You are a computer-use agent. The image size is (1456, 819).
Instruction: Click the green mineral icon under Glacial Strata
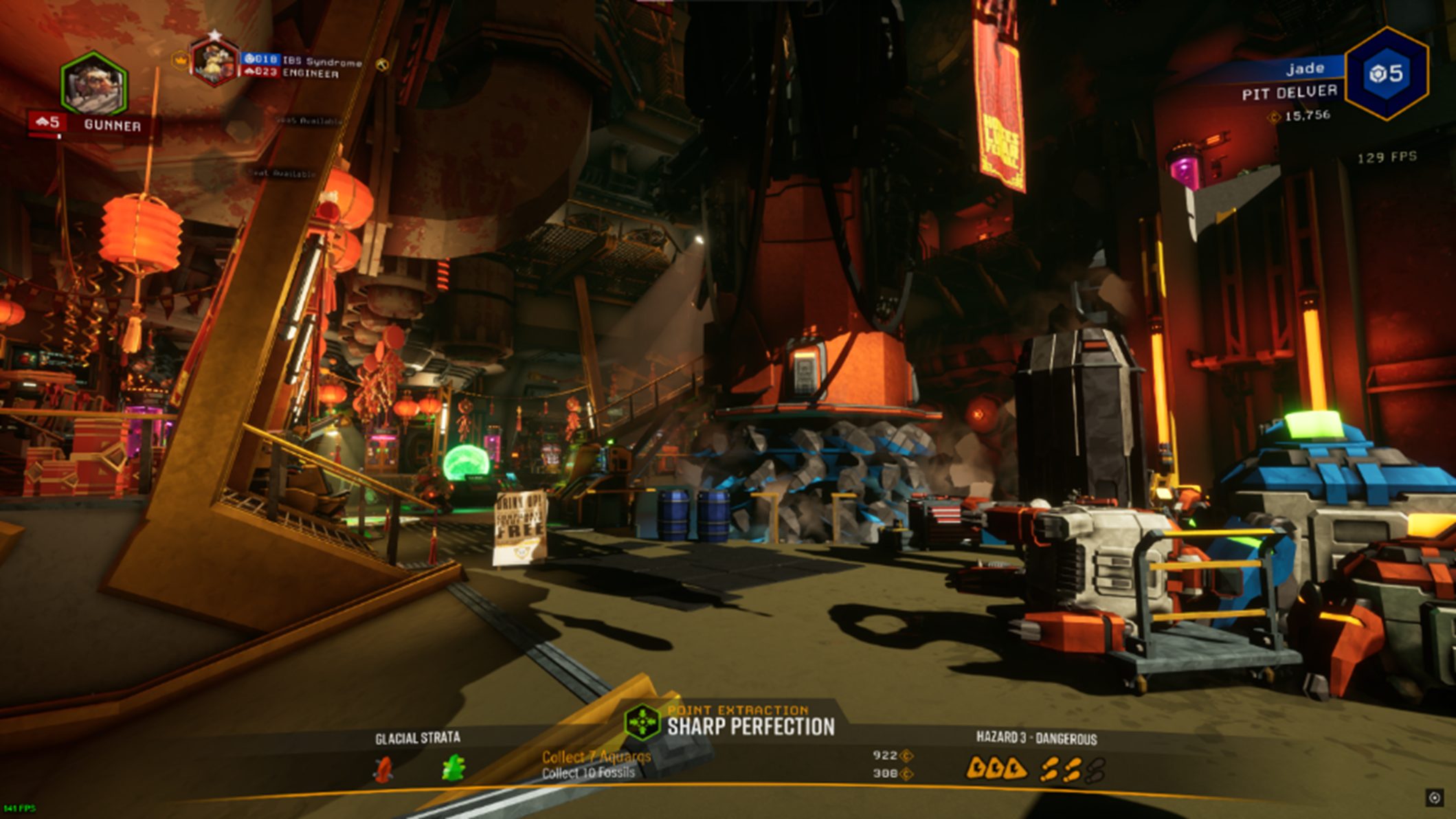(453, 768)
